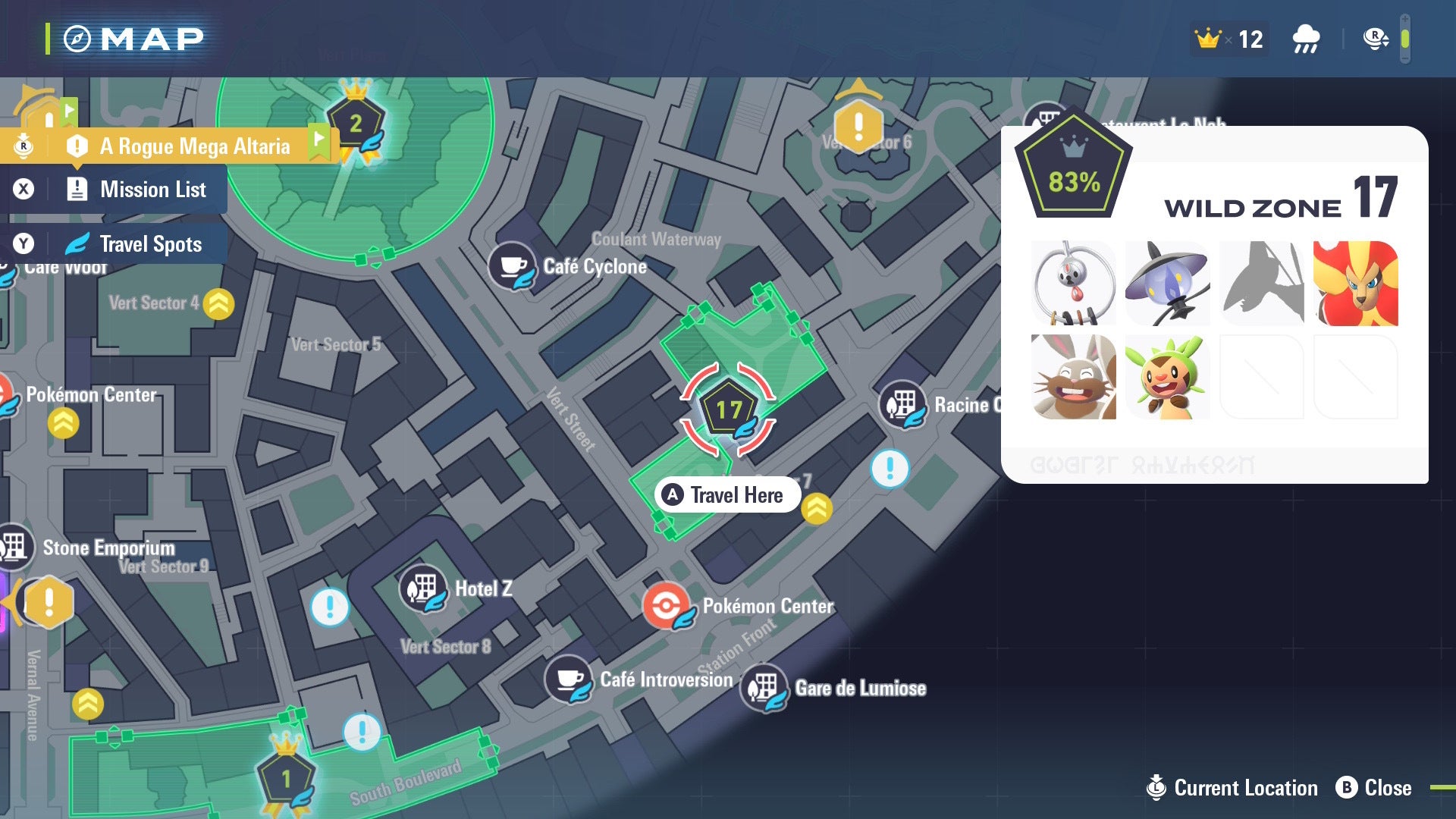The image size is (1456, 819).
Task: Select the Wild Zone 1 marker on South Boulevard
Action: [287, 777]
